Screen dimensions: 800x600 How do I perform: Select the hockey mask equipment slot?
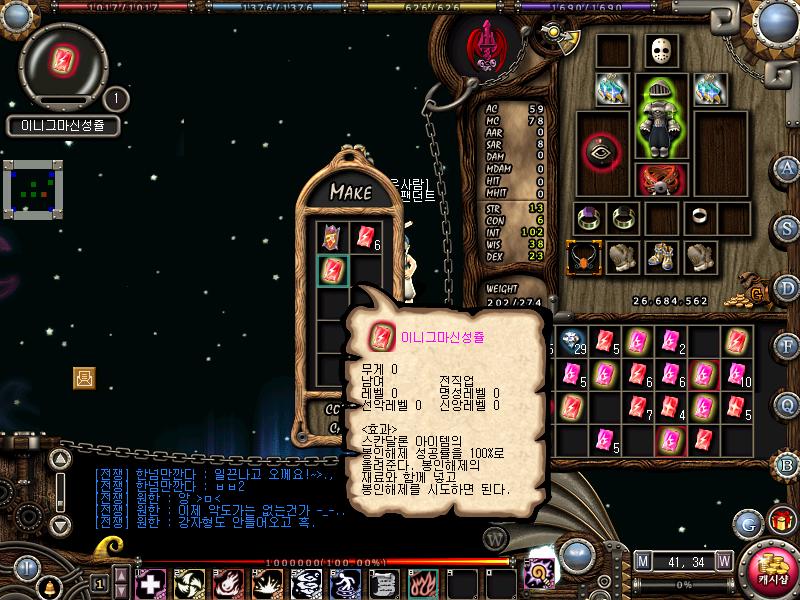pyautogui.click(x=659, y=52)
